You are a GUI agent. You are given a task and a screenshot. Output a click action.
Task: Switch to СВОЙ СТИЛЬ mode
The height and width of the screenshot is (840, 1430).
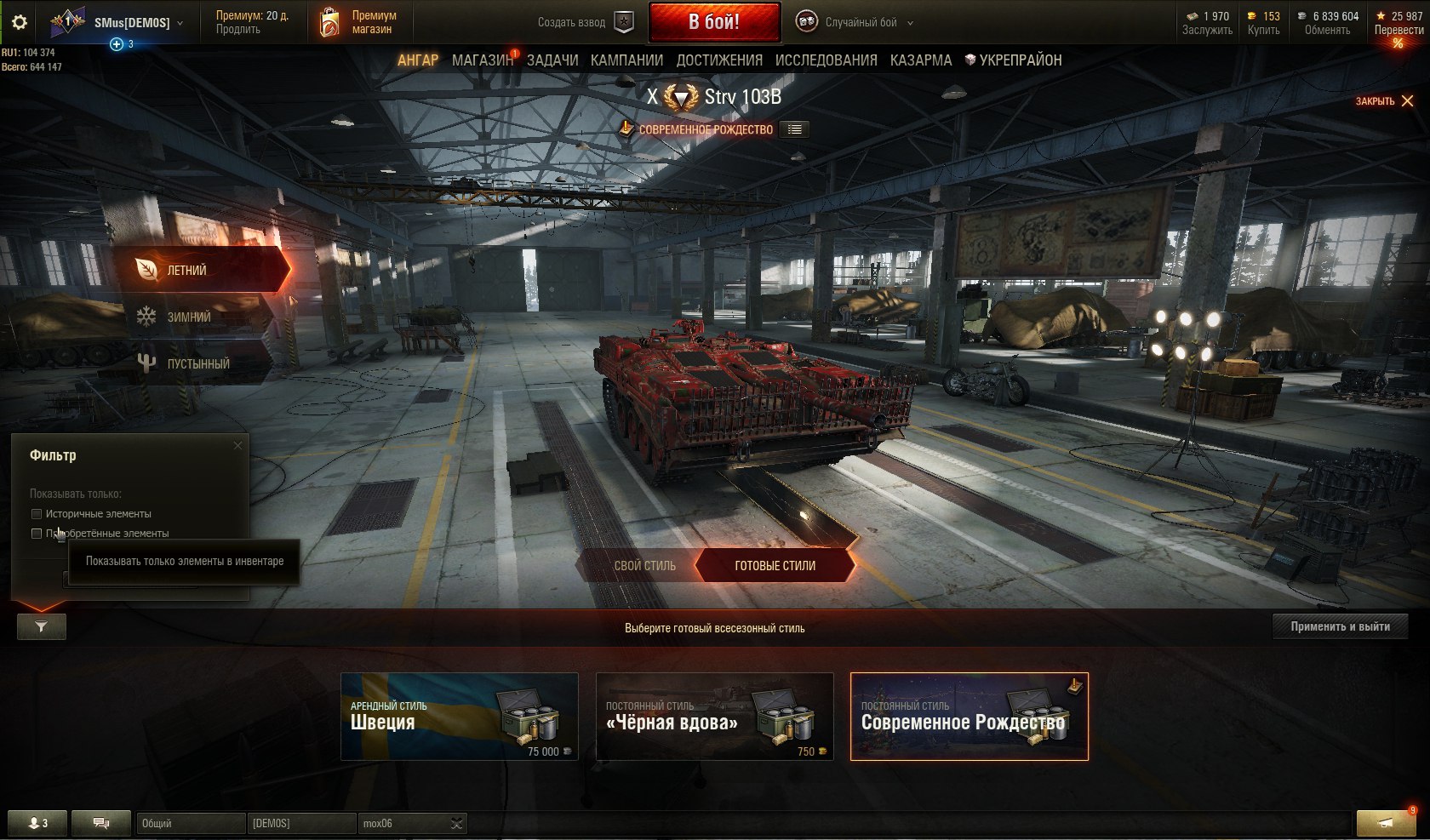tap(644, 565)
